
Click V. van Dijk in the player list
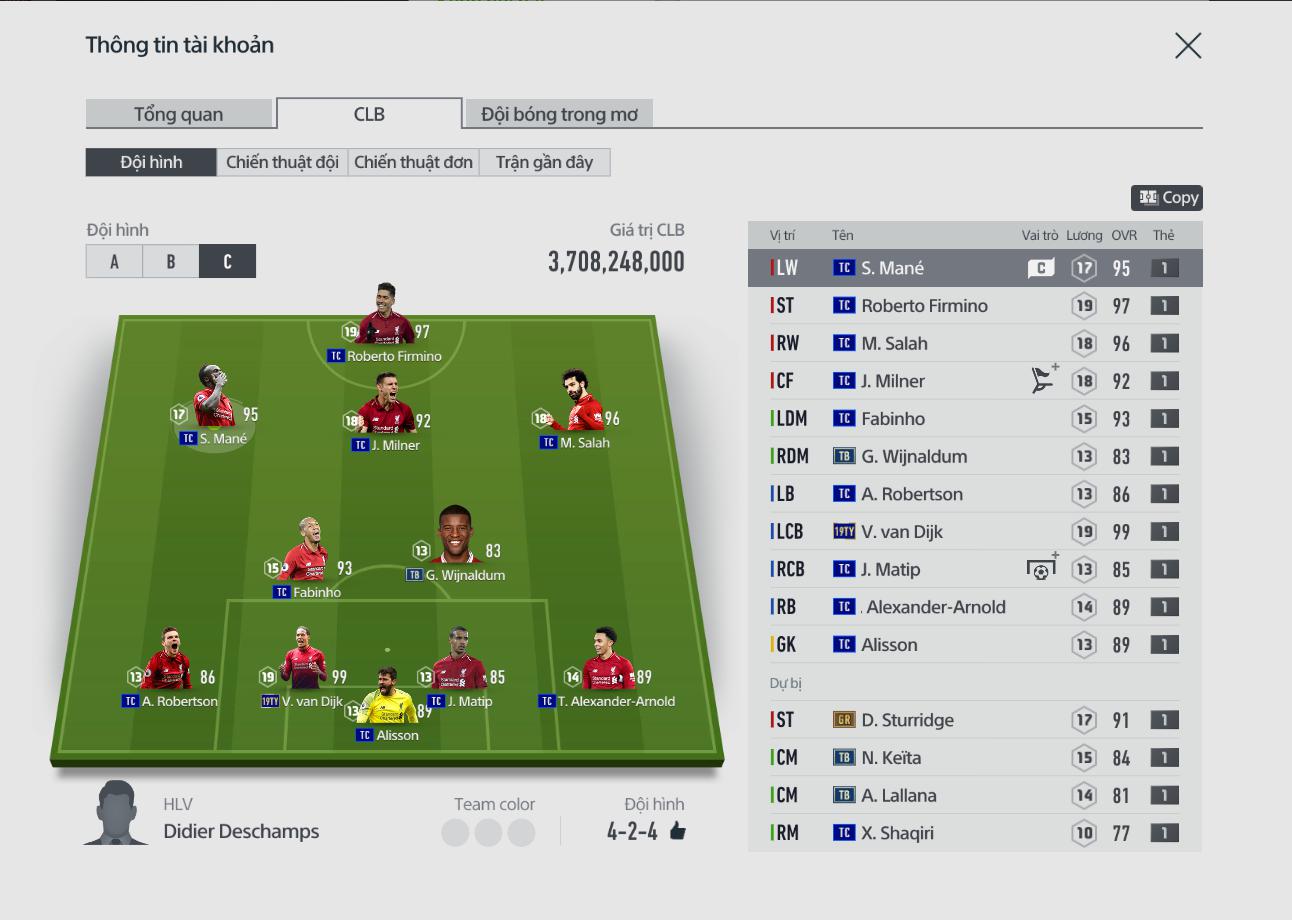pyautogui.click(x=975, y=532)
